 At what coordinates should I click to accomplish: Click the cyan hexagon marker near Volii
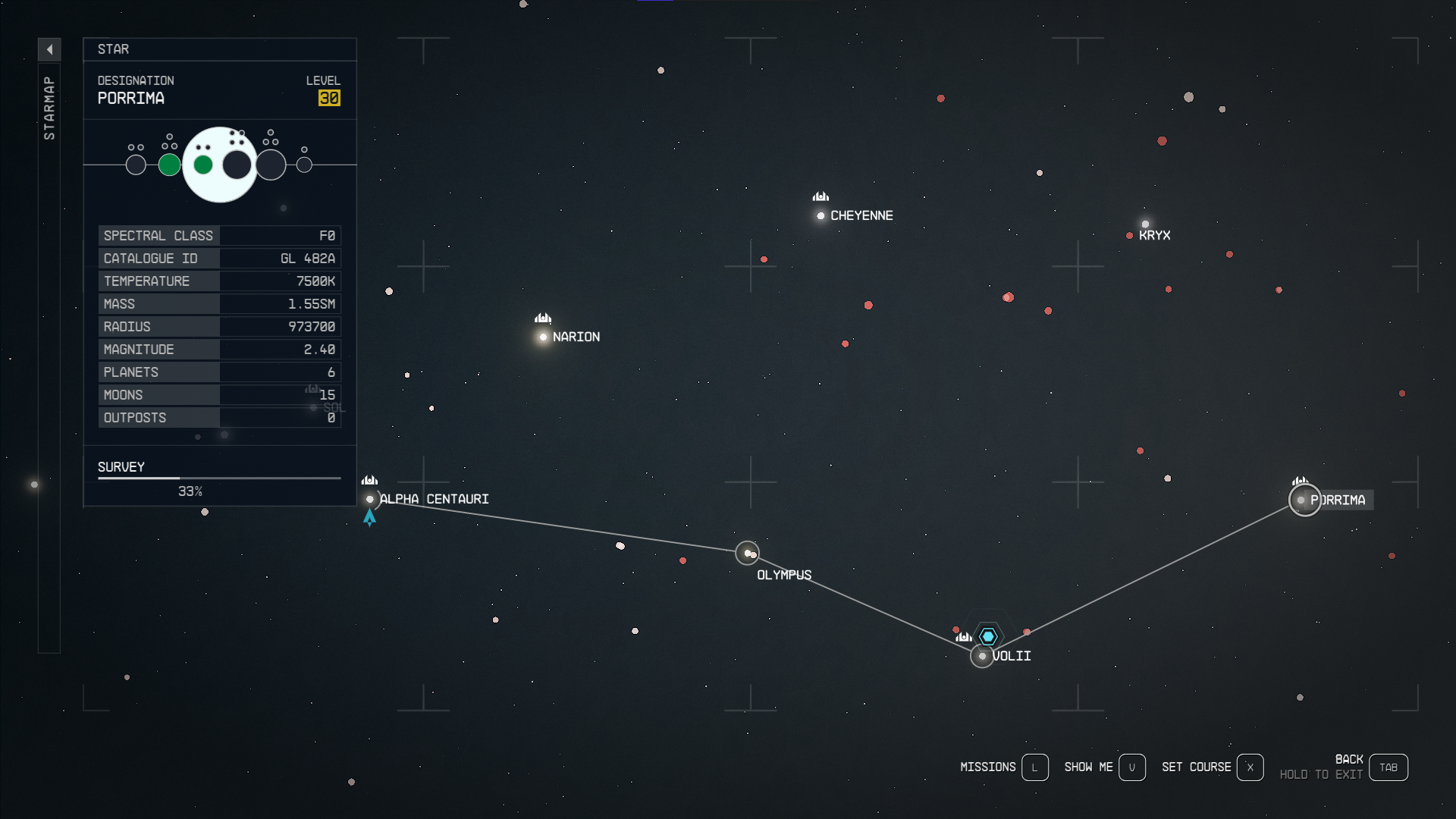click(988, 636)
